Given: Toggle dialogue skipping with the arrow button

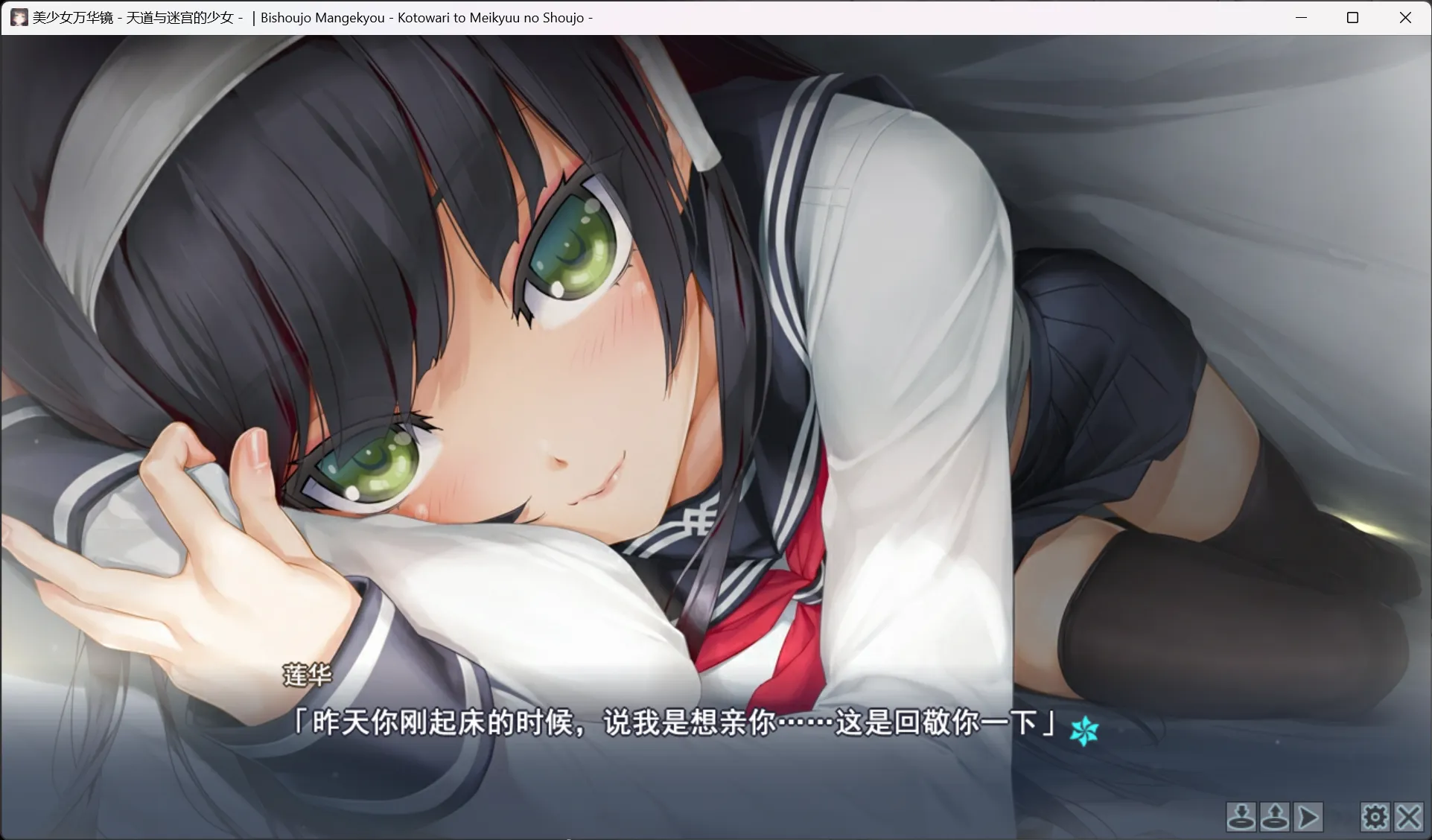Looking at the screenshot, I should 1307,817.
